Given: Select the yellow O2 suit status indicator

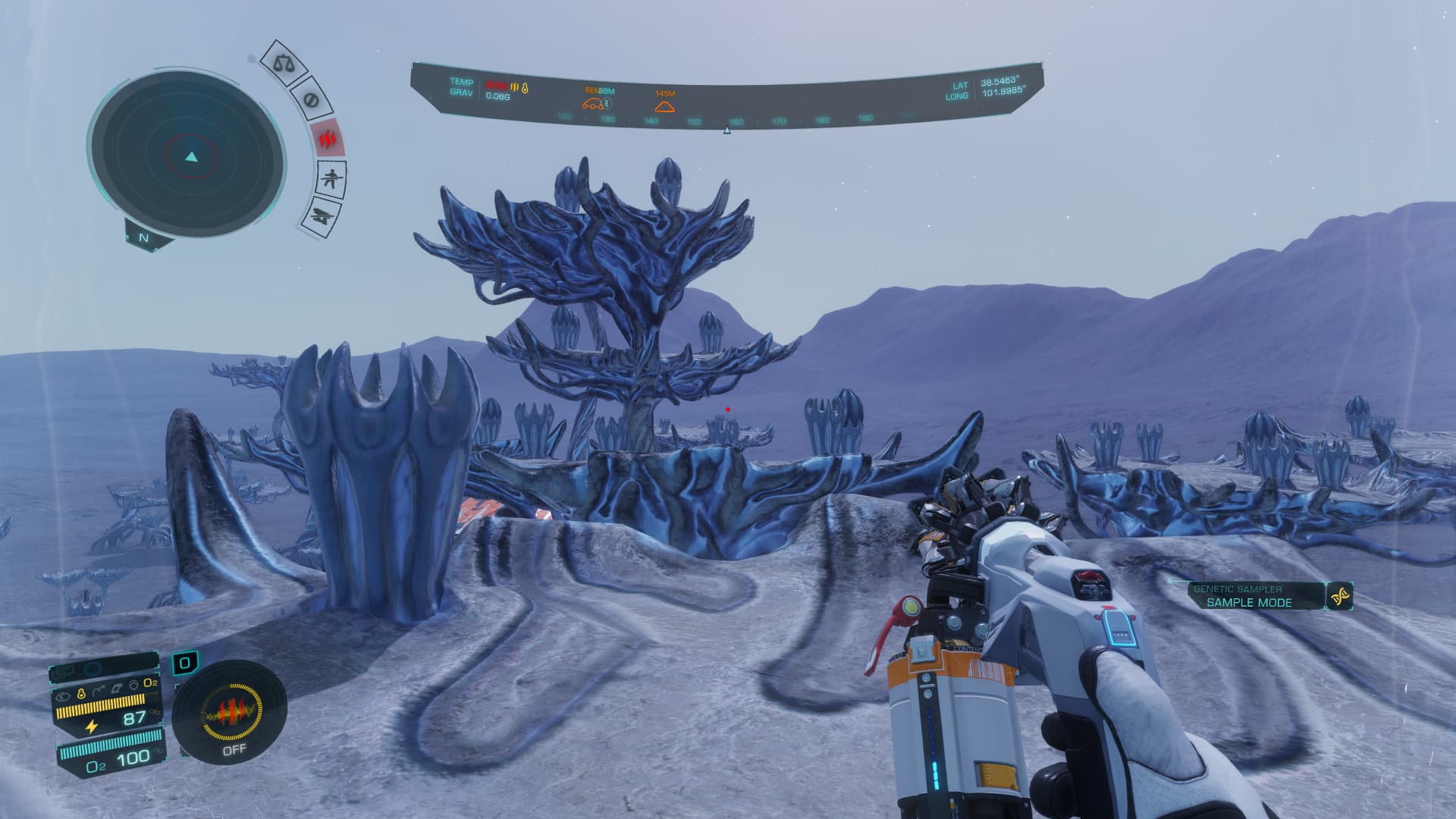Looking at the screenshot, I should pyautogui.click(x=150, y=683).
